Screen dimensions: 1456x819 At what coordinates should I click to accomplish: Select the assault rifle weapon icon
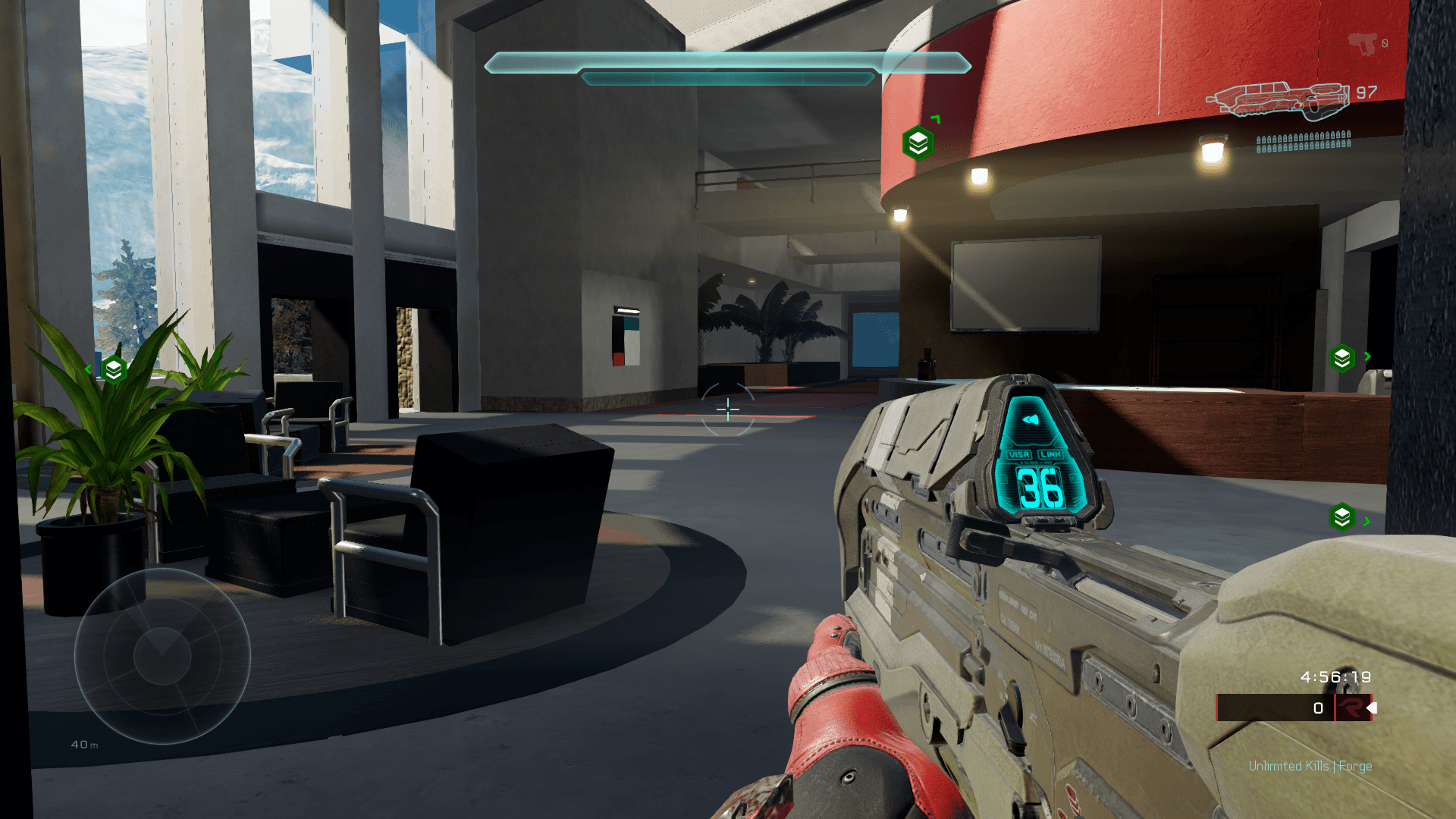click(x=1279, y=99)
